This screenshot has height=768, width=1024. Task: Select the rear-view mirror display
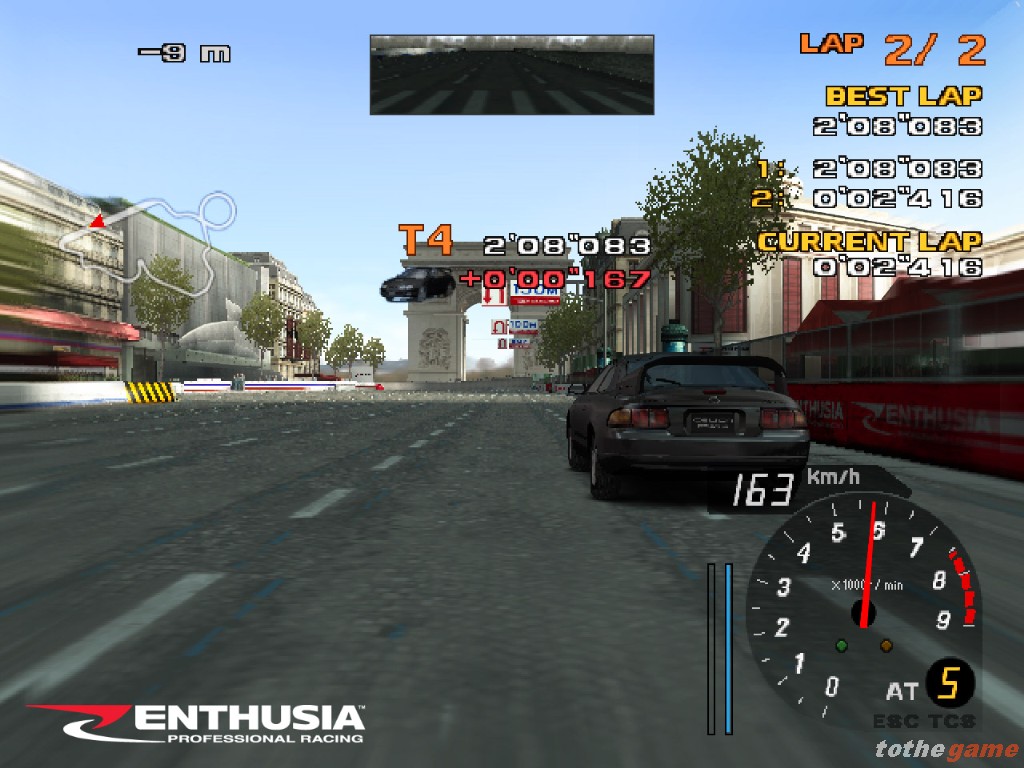[x=511, y=75]
